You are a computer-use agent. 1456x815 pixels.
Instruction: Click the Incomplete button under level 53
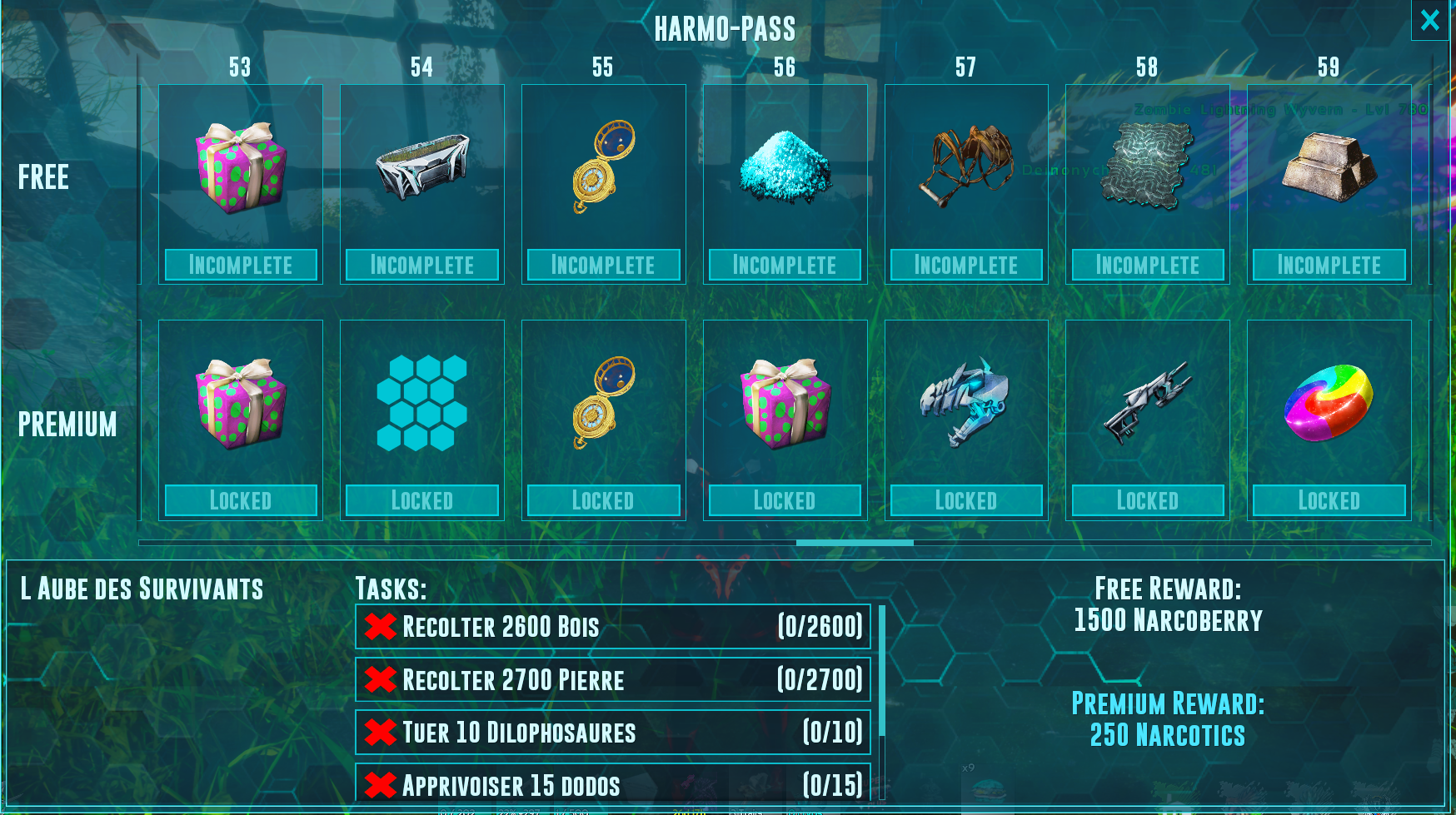click(241, 265)
